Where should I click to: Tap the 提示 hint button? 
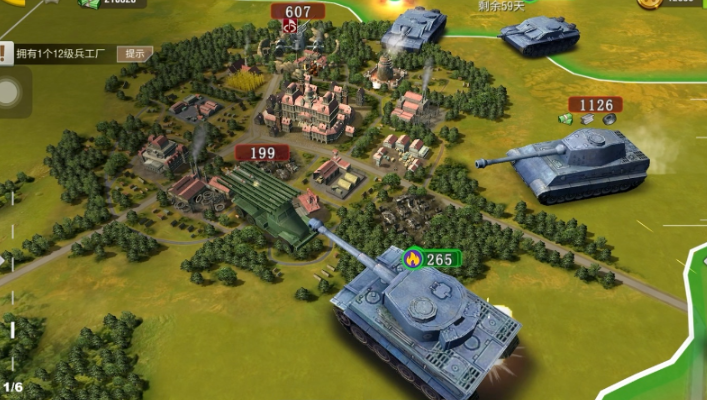pyautogui.click(x=134, y=53)
